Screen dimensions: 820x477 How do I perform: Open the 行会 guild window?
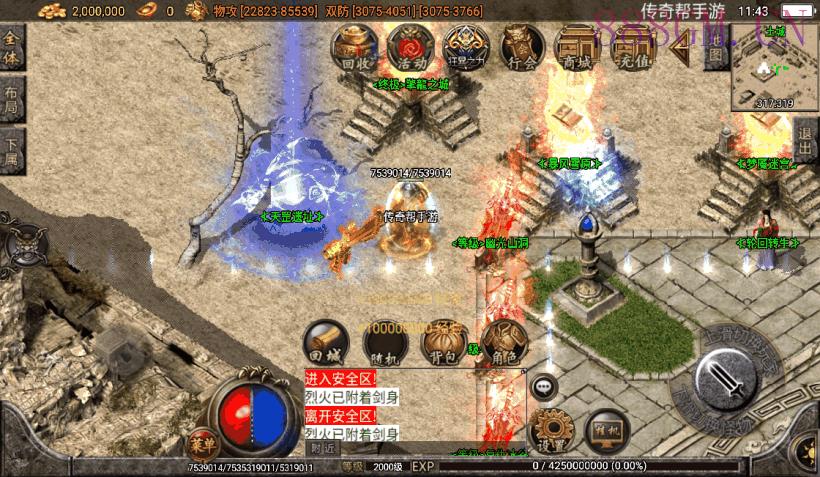pos(521,47)
